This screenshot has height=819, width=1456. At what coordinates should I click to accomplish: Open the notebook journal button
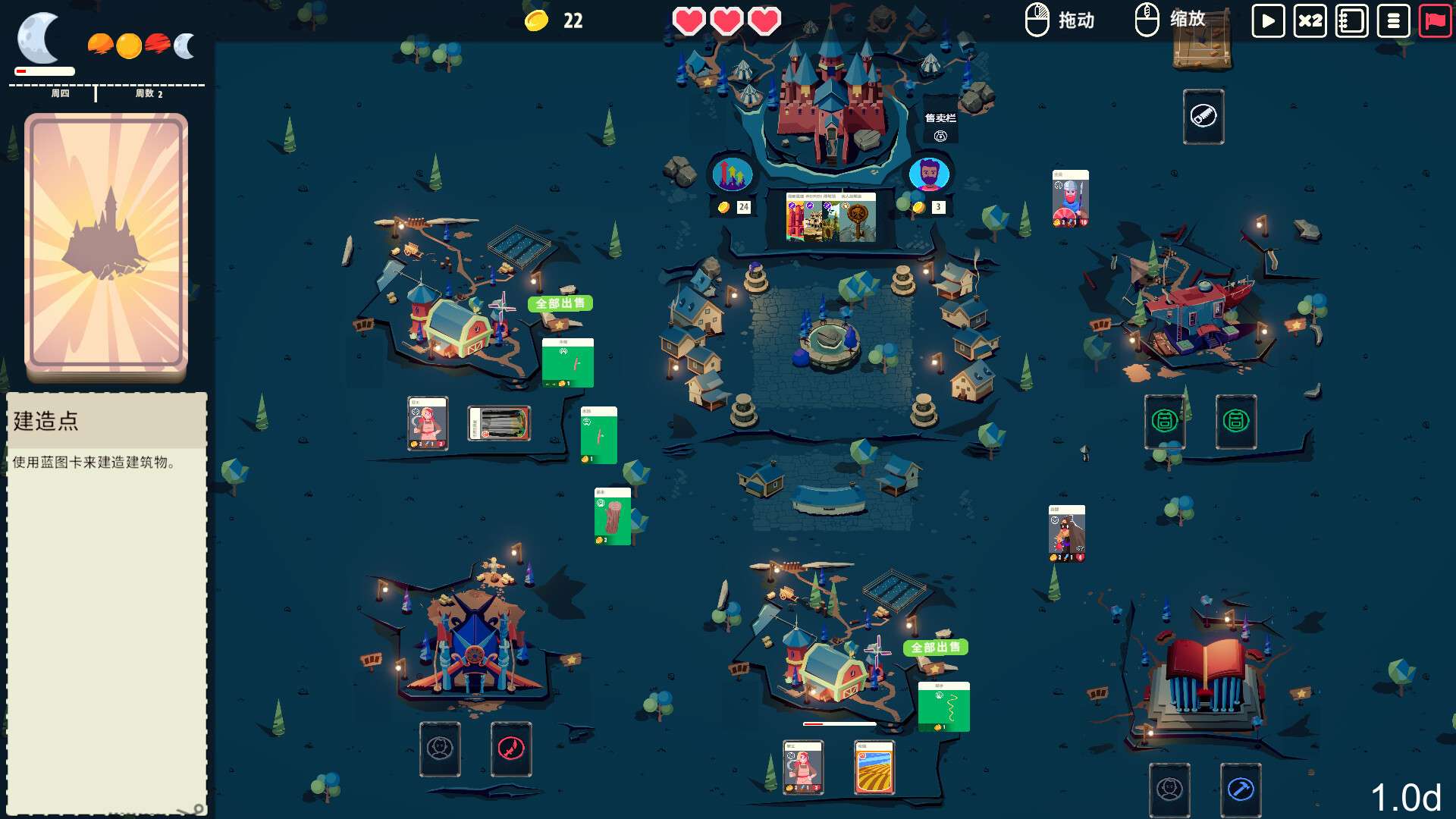(x=1351, y=20)
